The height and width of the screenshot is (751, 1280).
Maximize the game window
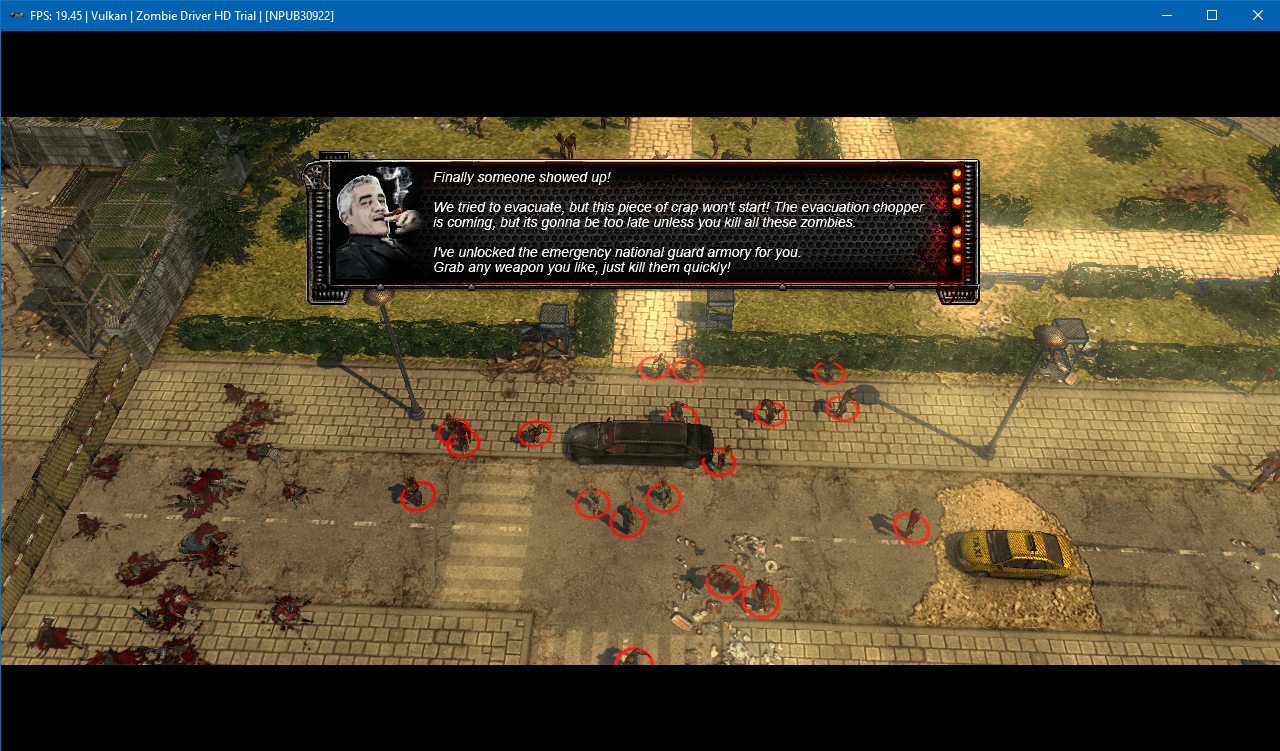pos(1211,15)
